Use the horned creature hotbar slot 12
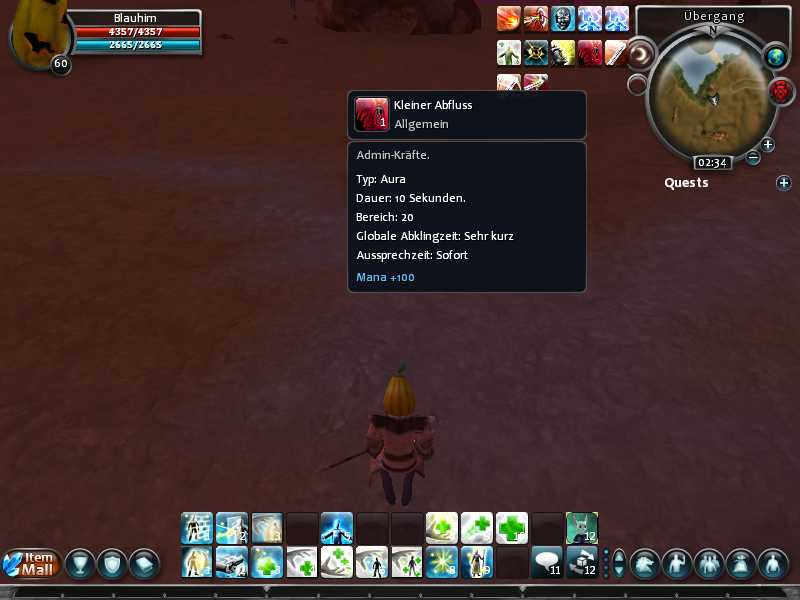This screenshot has height=600, width=800. pos(581,527)
